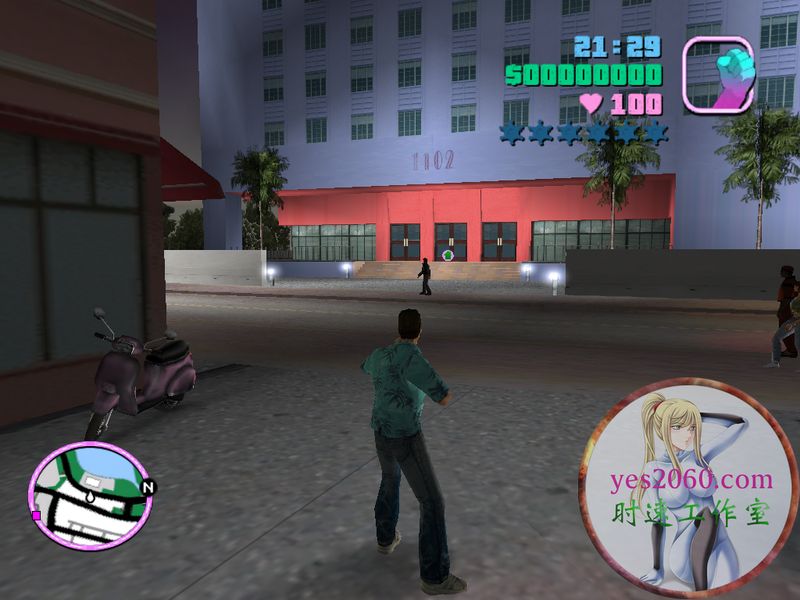Screen dimensions: 800x600
Task: Open the circular radar minimap
Action: point(91,496)
